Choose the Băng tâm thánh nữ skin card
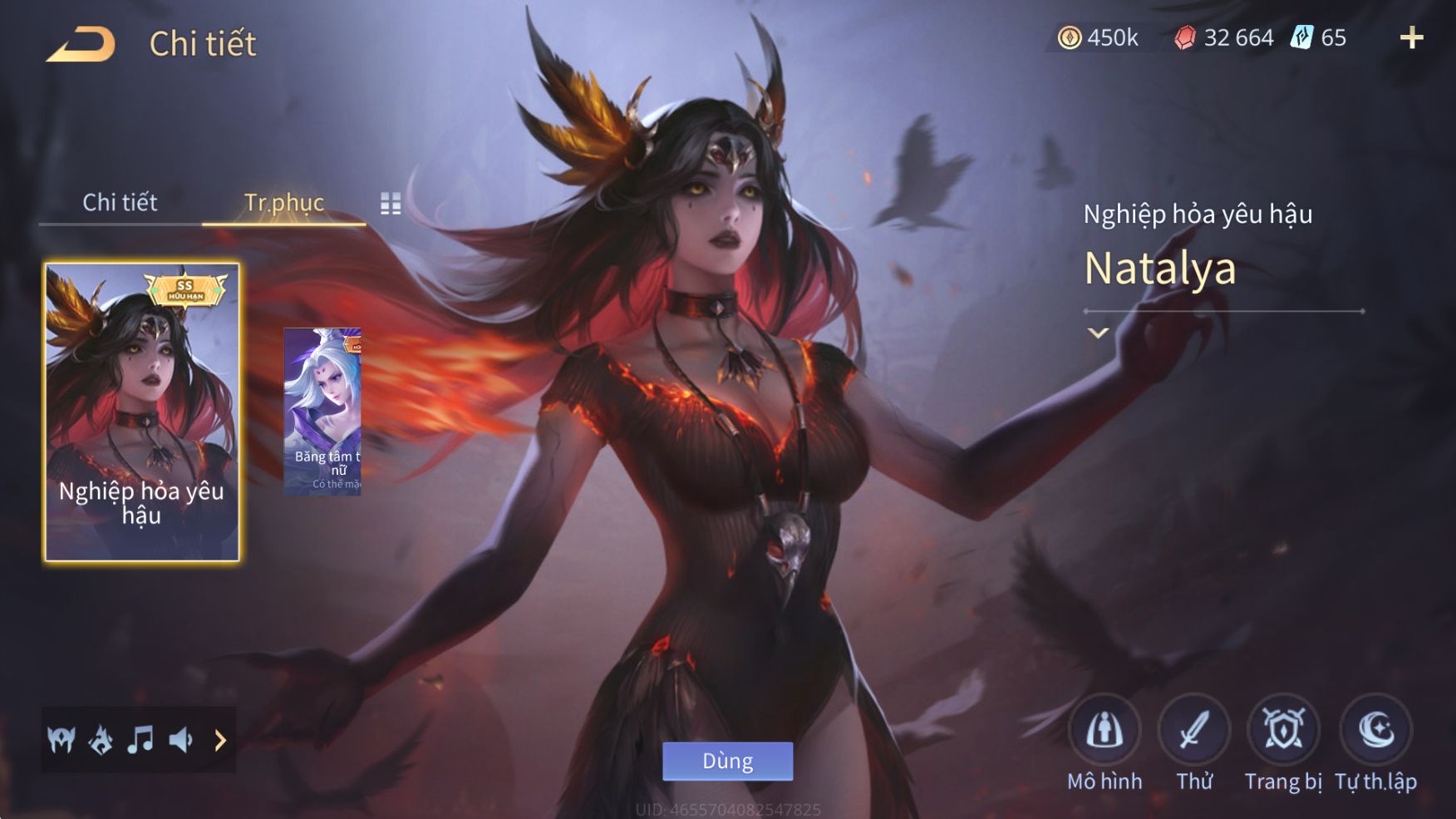Image resolution: width=1456 pixels, height=819 pixels. coord(322,412)
